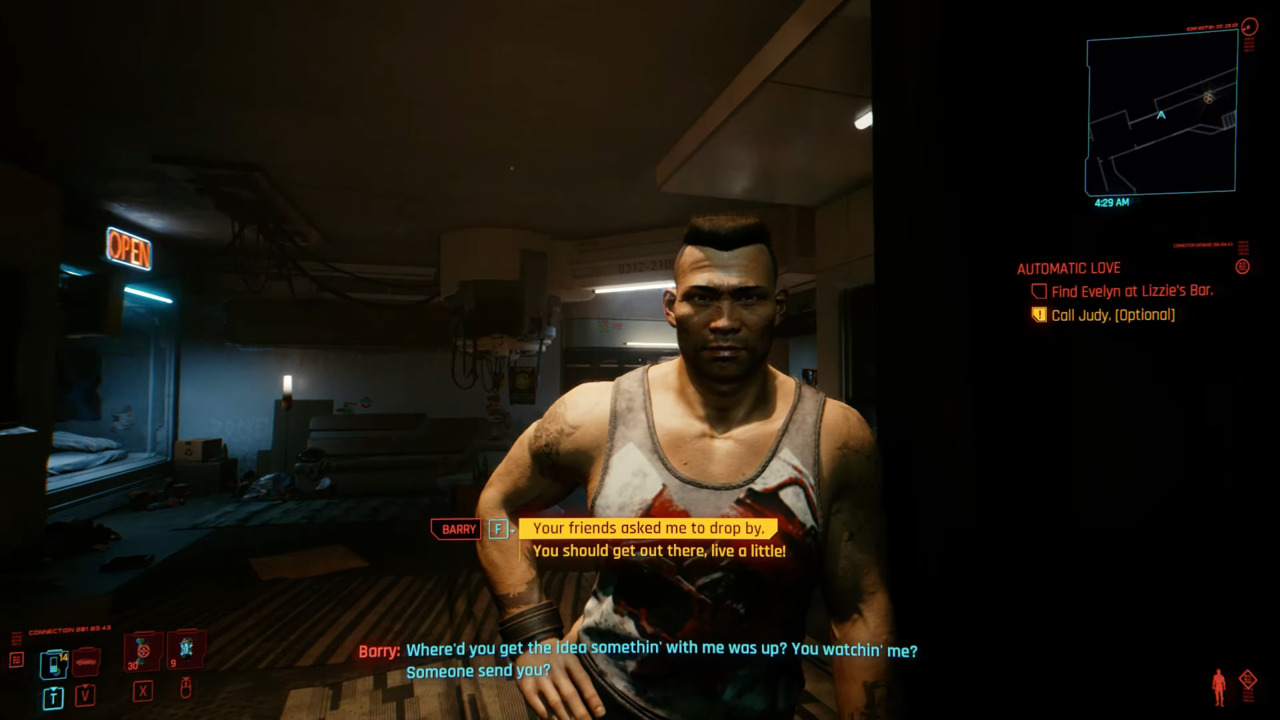The width and height of the screenshot is (1280, 720).
Task: Select the AUTOMATIC LOVE quest title
Action: tap(1069, 268)
